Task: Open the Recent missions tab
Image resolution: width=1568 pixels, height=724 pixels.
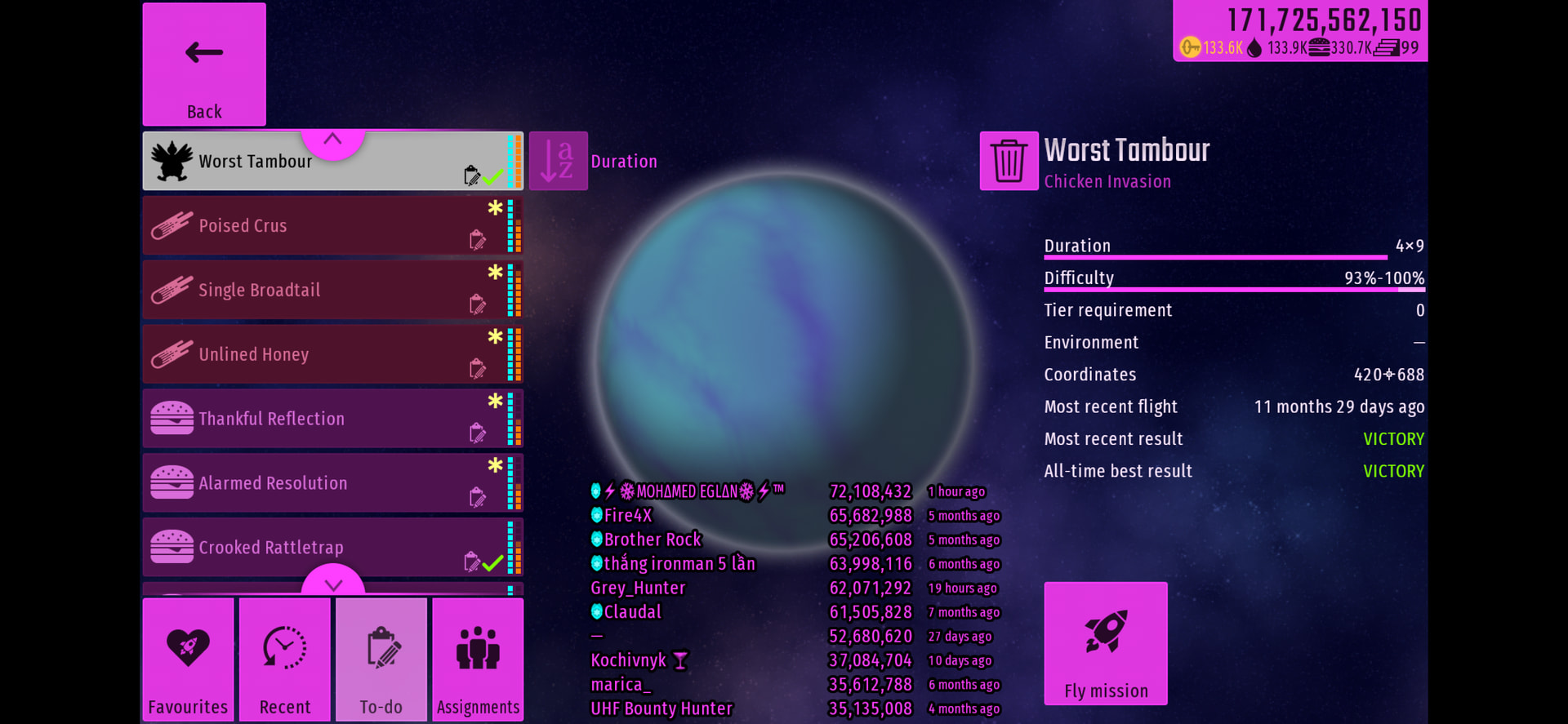Action: tap(285, 660)
